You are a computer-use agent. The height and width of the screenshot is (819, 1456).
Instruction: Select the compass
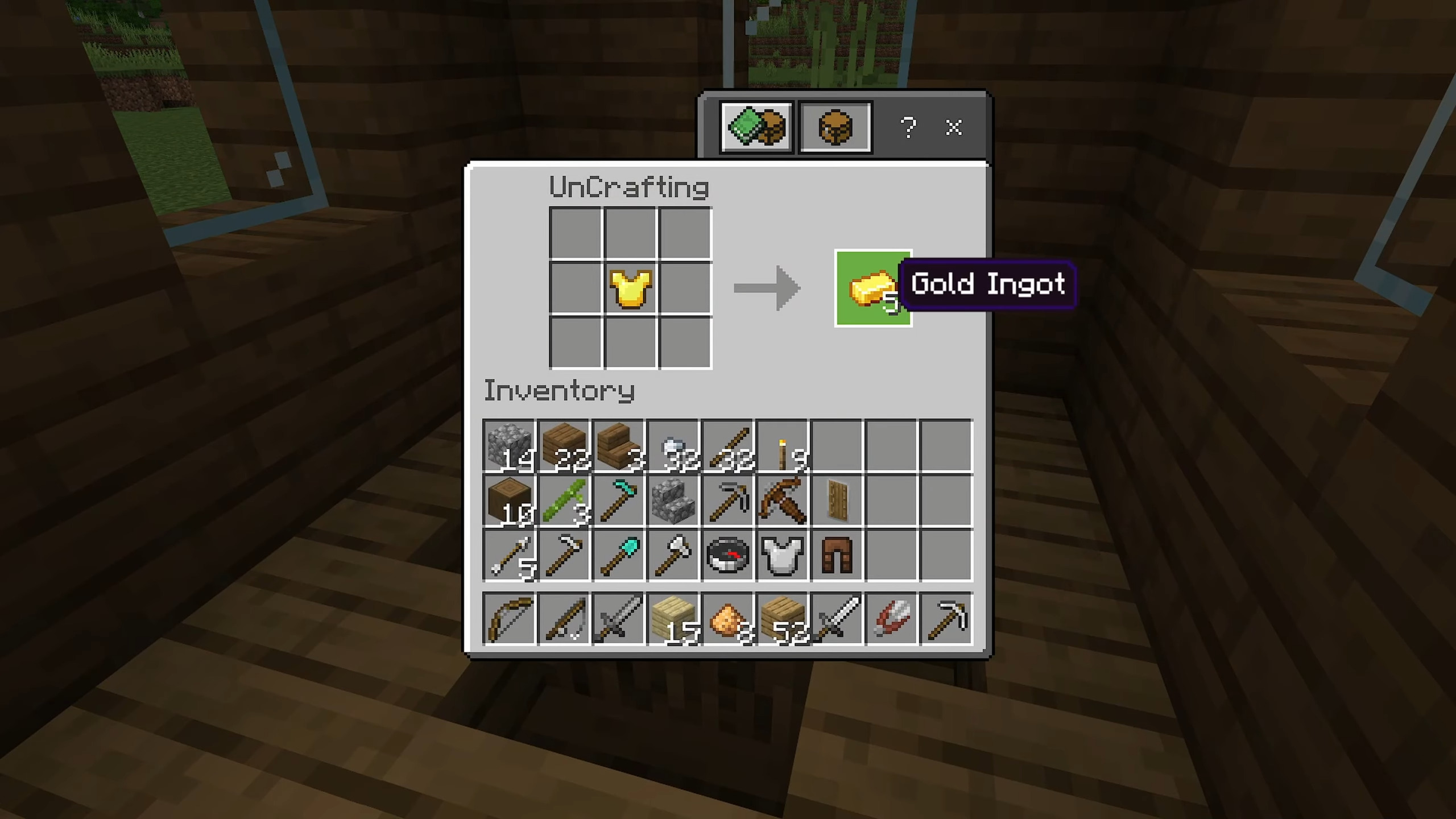pyautogui.click(x=729, y=555)
